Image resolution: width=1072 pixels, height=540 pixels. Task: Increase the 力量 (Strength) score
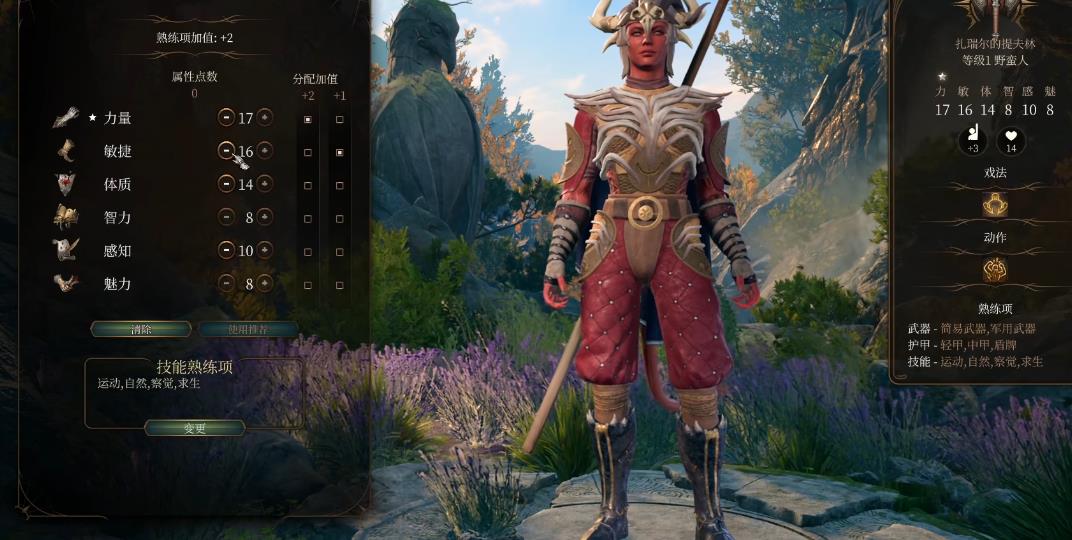click(x=265, y=117)
